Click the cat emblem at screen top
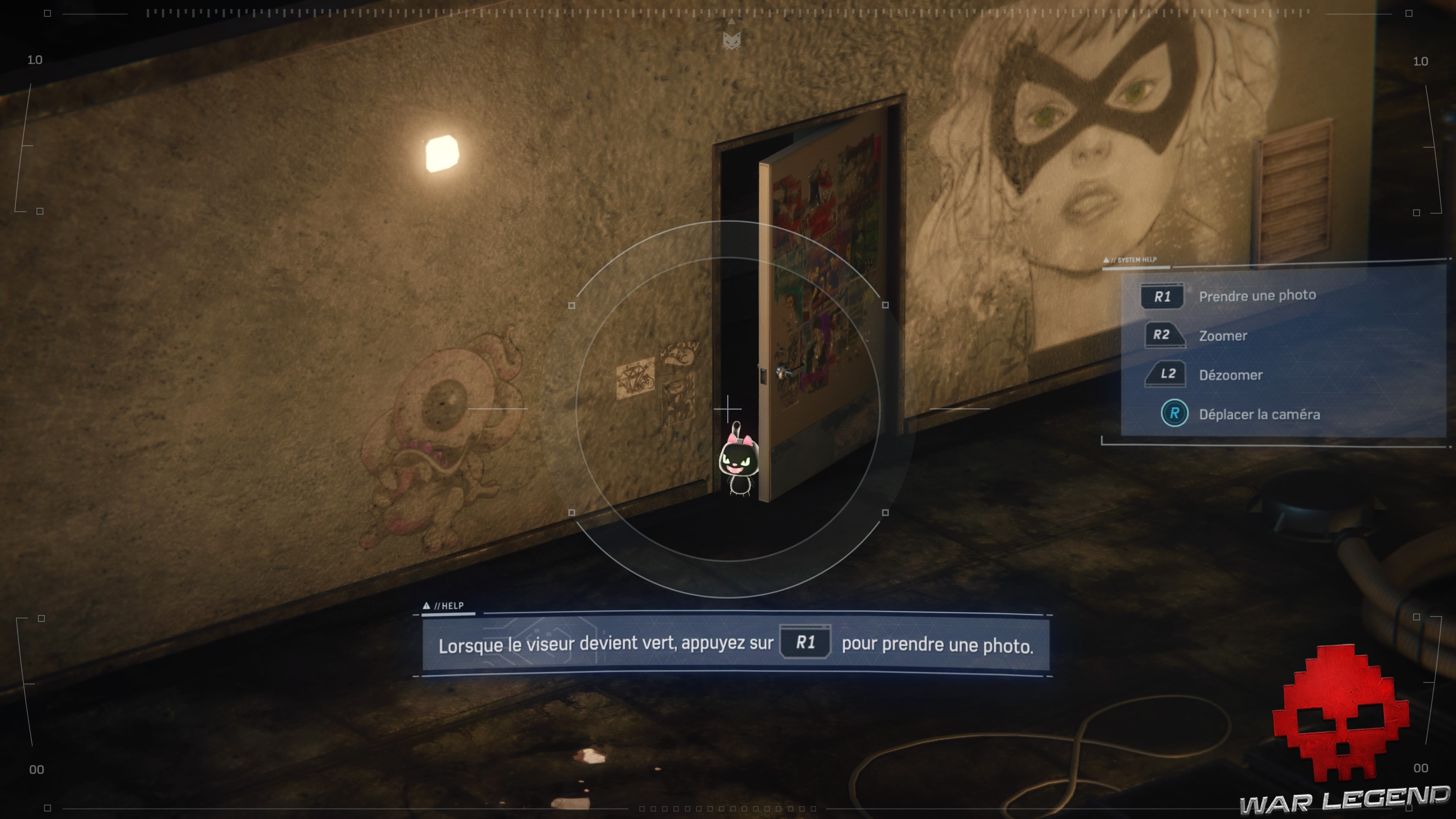The width and height of the screenshot is (1456, 819). tap(732, 41)
